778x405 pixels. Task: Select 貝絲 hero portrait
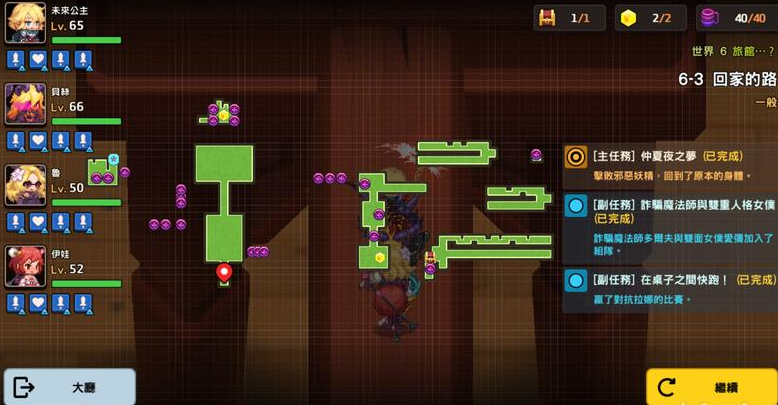click(25, 104)
